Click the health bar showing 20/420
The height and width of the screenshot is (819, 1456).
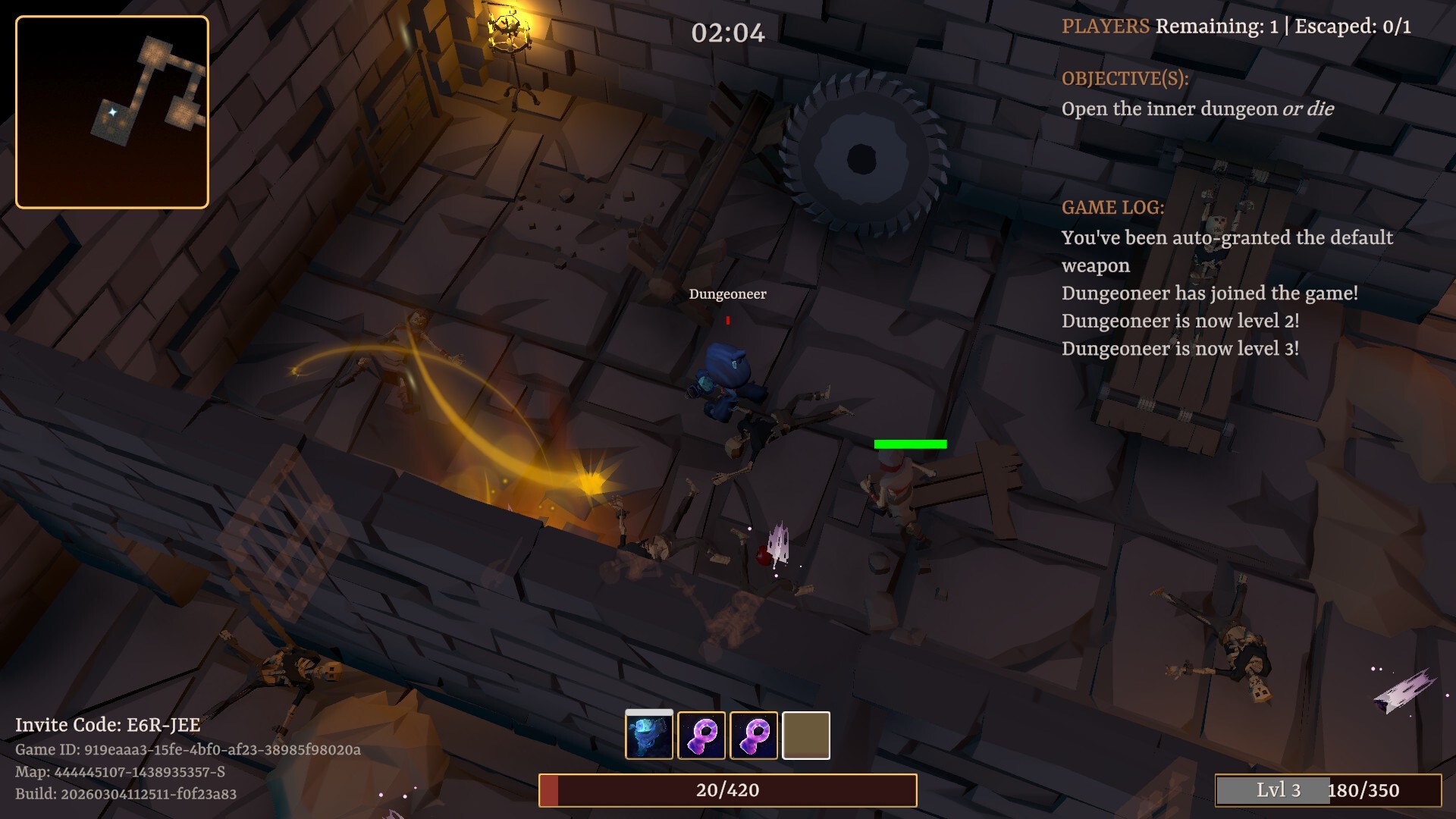tap(727, 789)
